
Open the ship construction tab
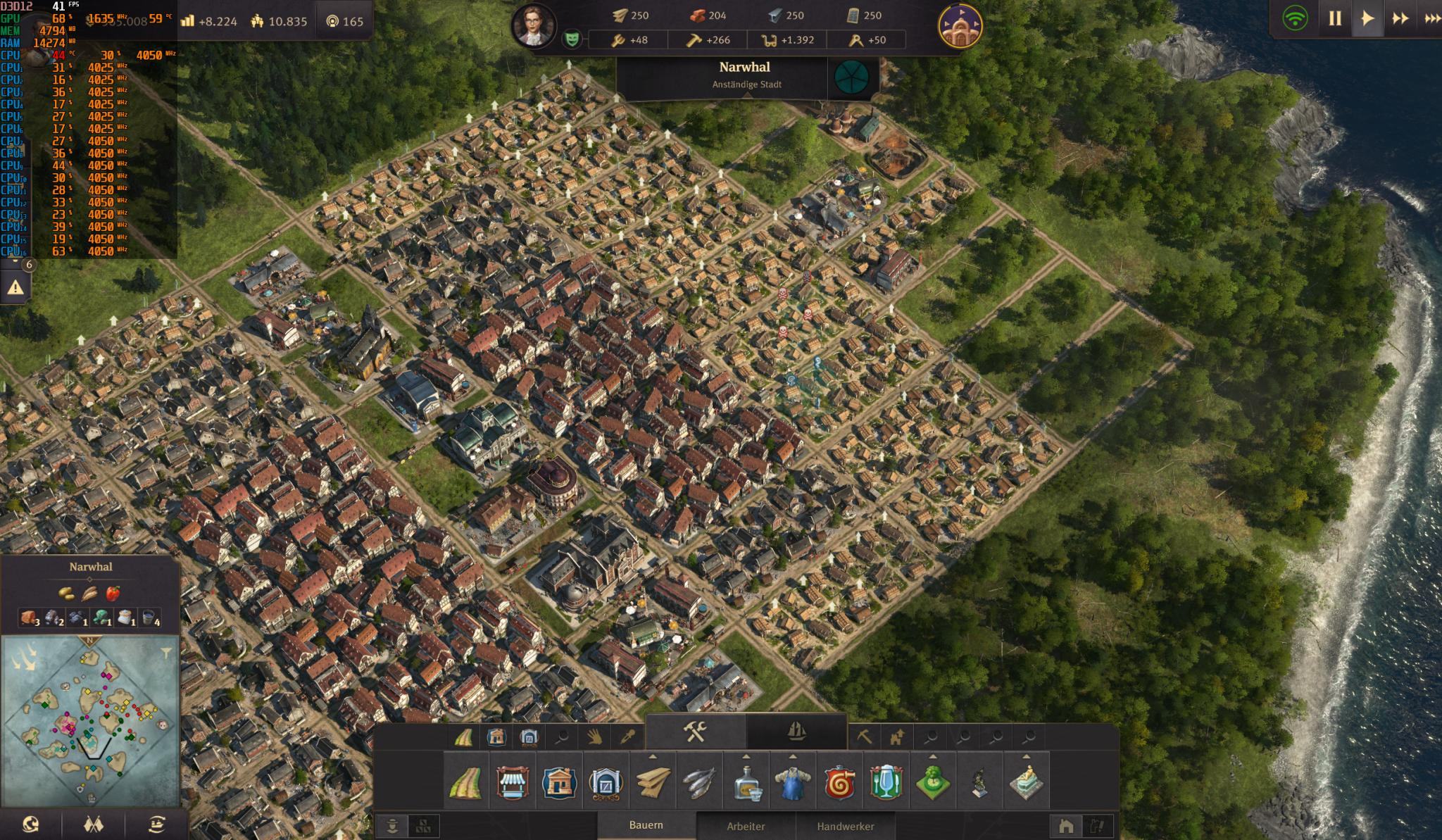click(796, 732)
